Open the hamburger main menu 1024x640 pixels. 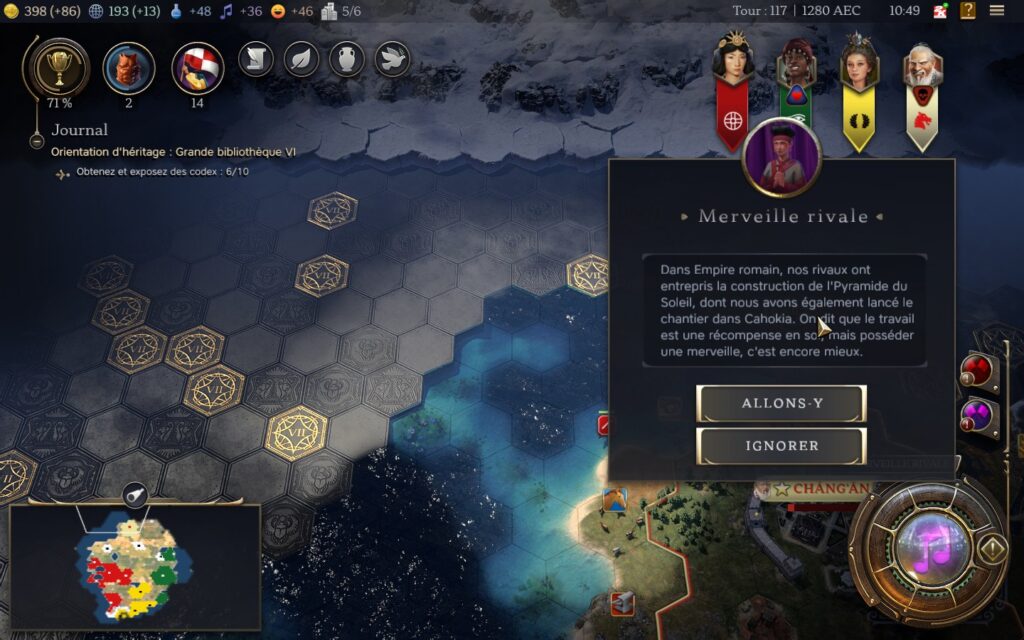997,10
